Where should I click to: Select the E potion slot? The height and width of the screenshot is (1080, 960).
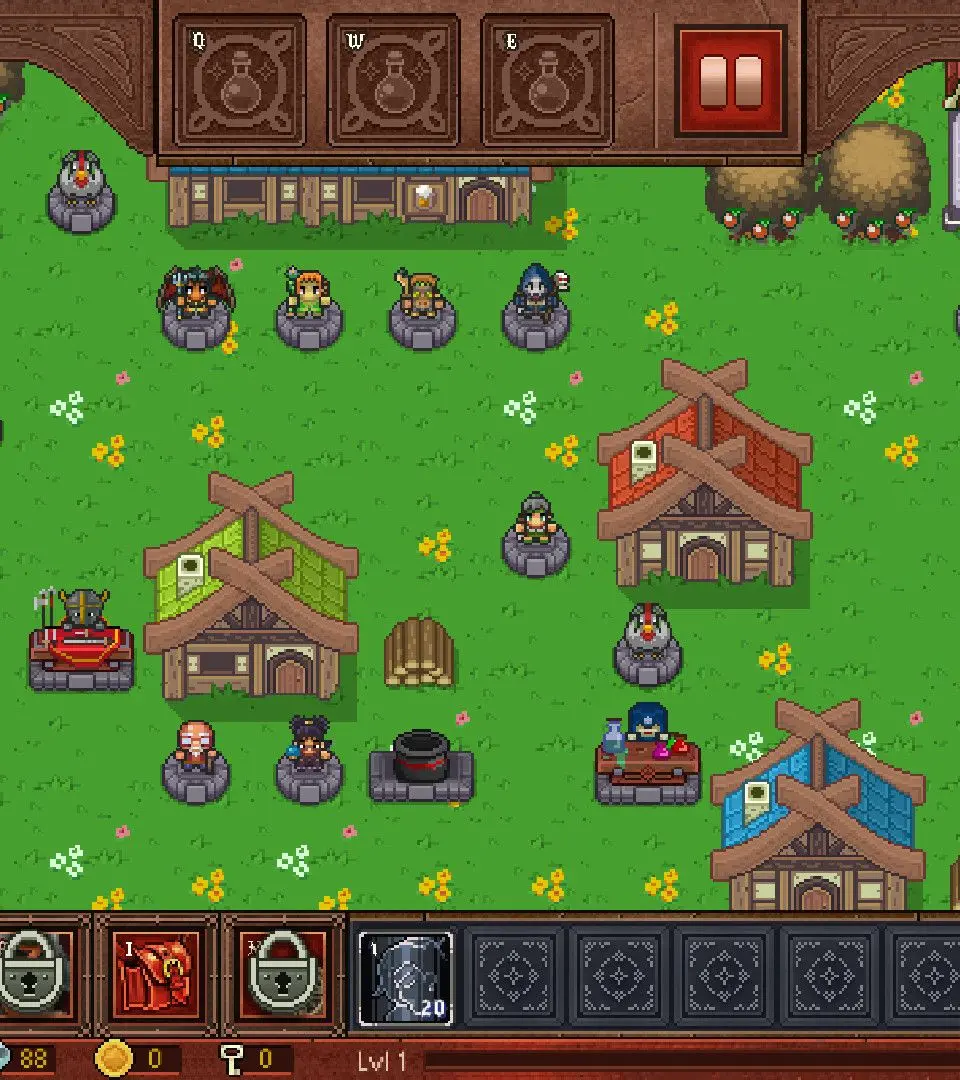pyautogui.click(x=547, y=81)
